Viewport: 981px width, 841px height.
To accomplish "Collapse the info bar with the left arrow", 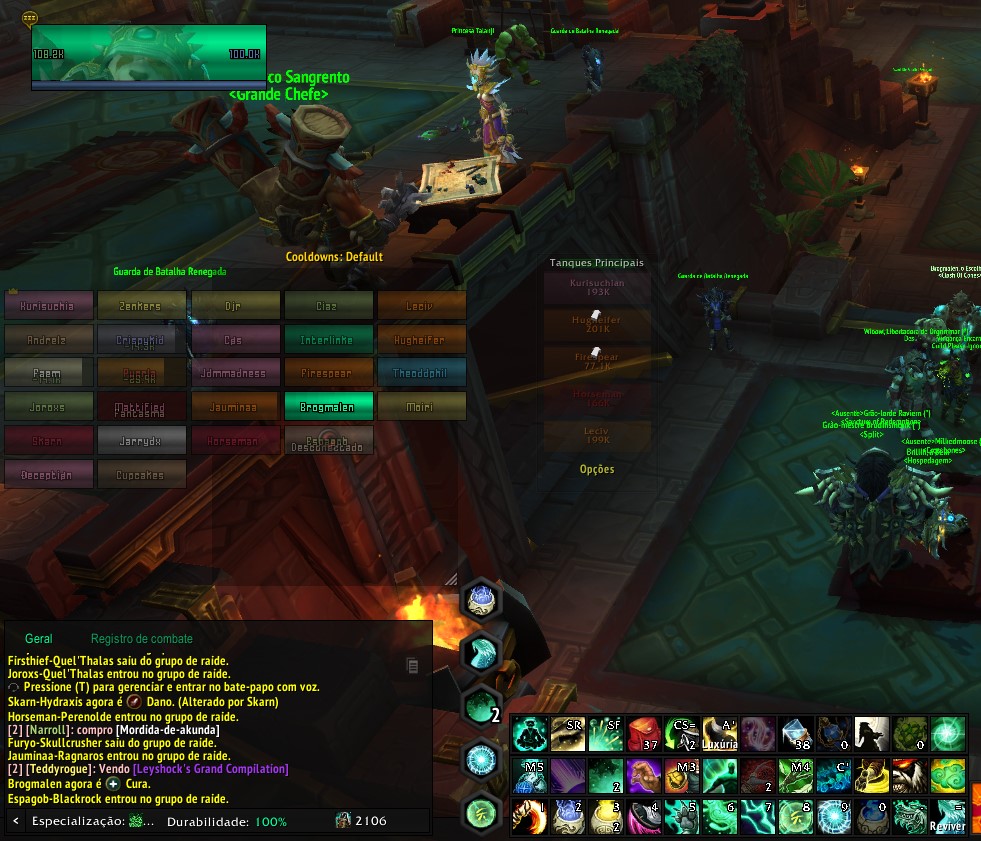I will pos(16,822).
